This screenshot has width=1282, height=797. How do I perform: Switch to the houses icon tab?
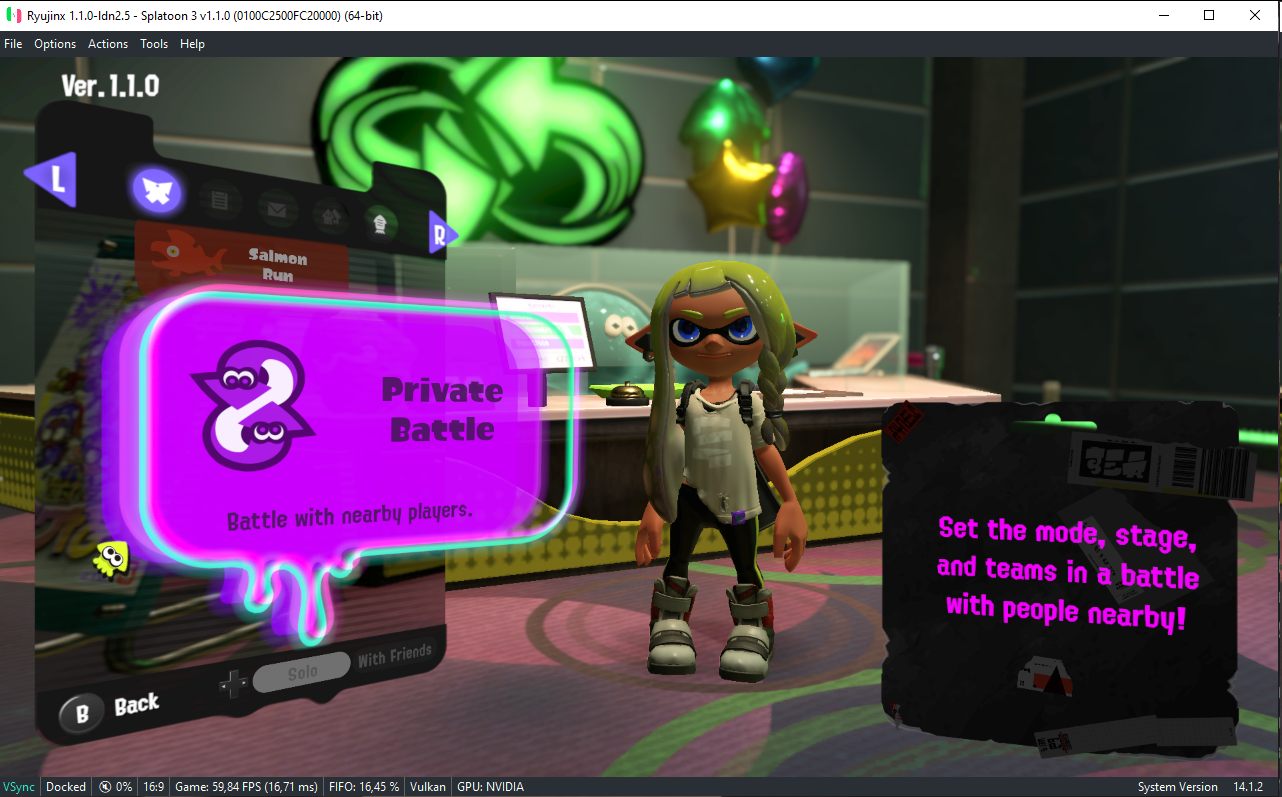click(x=331, y=215)
